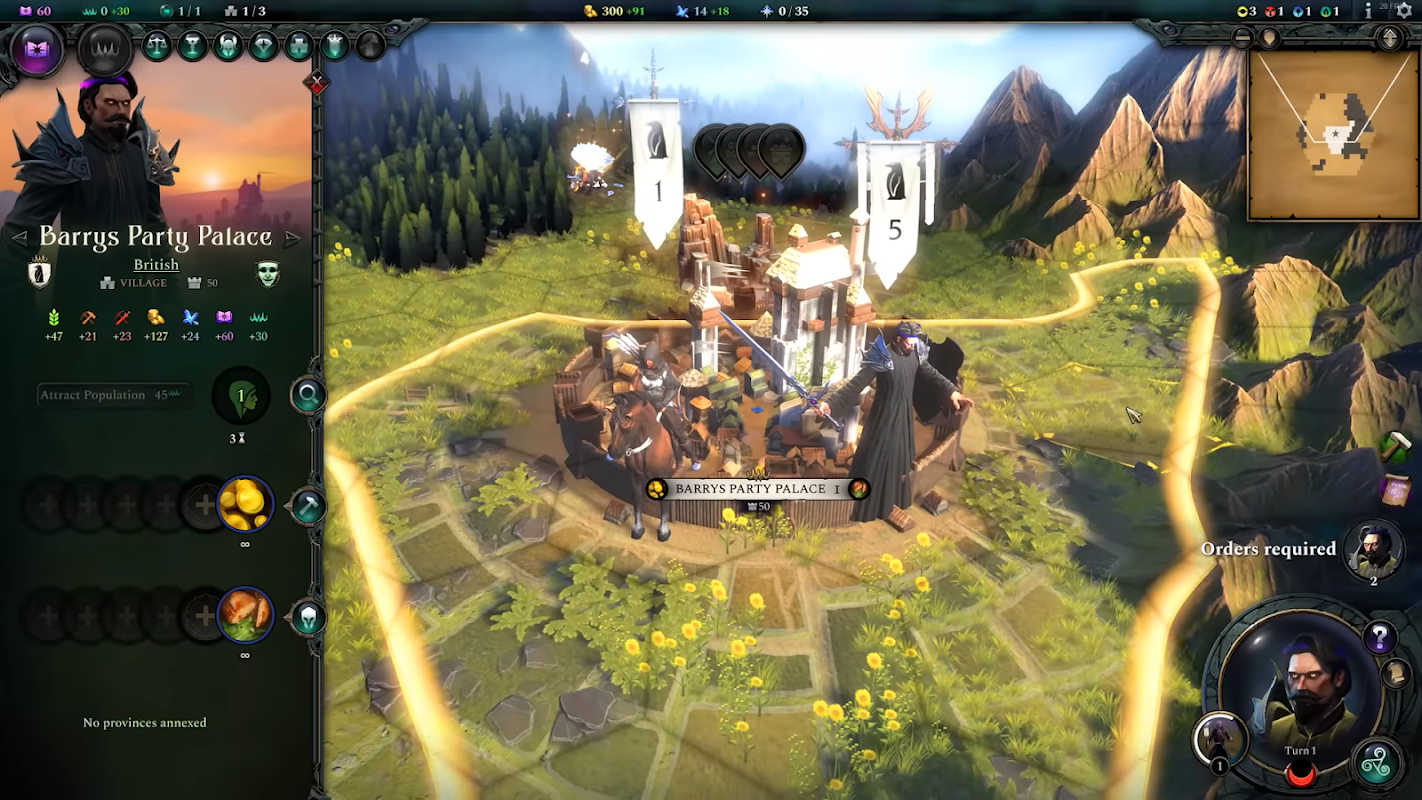Open the castle cities overview icon
The image size is (1422, 800).
[x=299, y=46]
